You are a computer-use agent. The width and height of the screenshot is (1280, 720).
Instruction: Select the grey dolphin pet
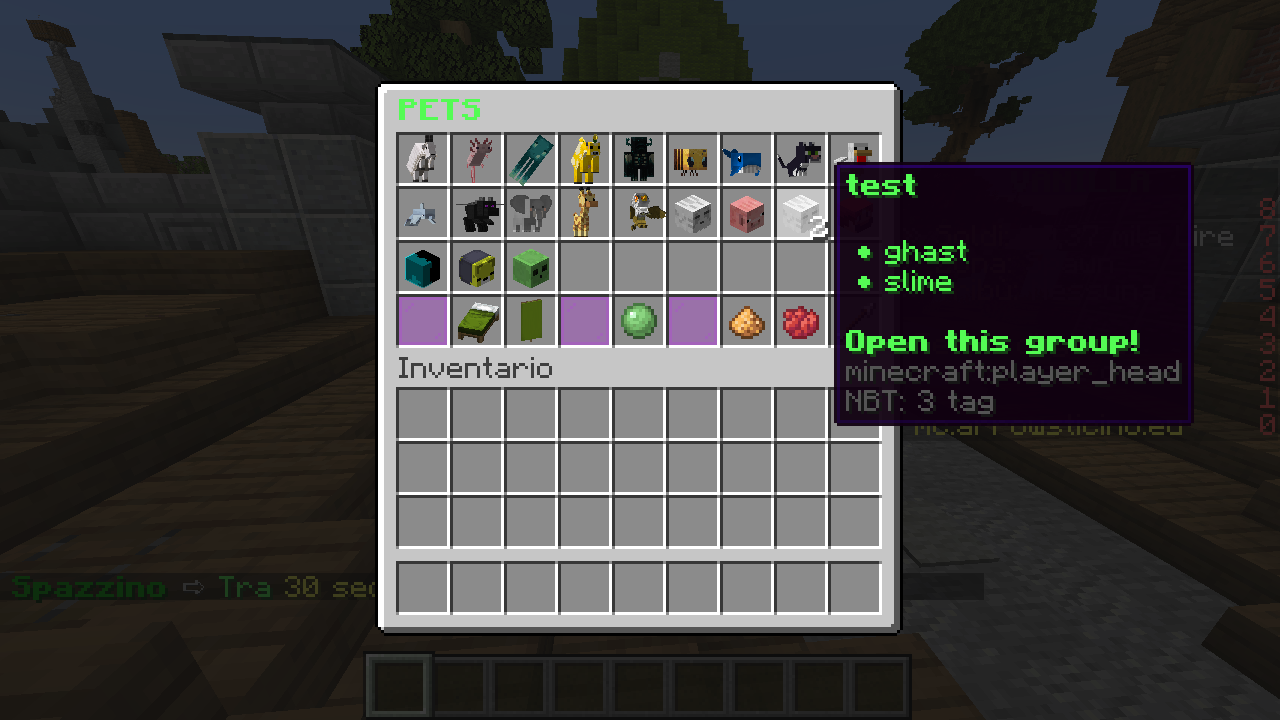(x=422, y=213)
